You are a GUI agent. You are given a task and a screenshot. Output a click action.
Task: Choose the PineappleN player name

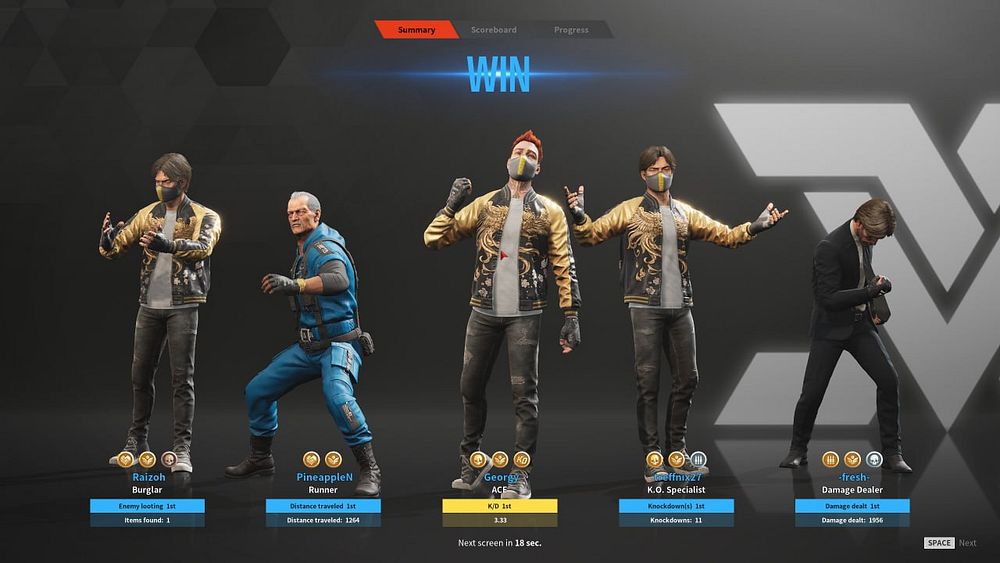click(x=322, y=477)
